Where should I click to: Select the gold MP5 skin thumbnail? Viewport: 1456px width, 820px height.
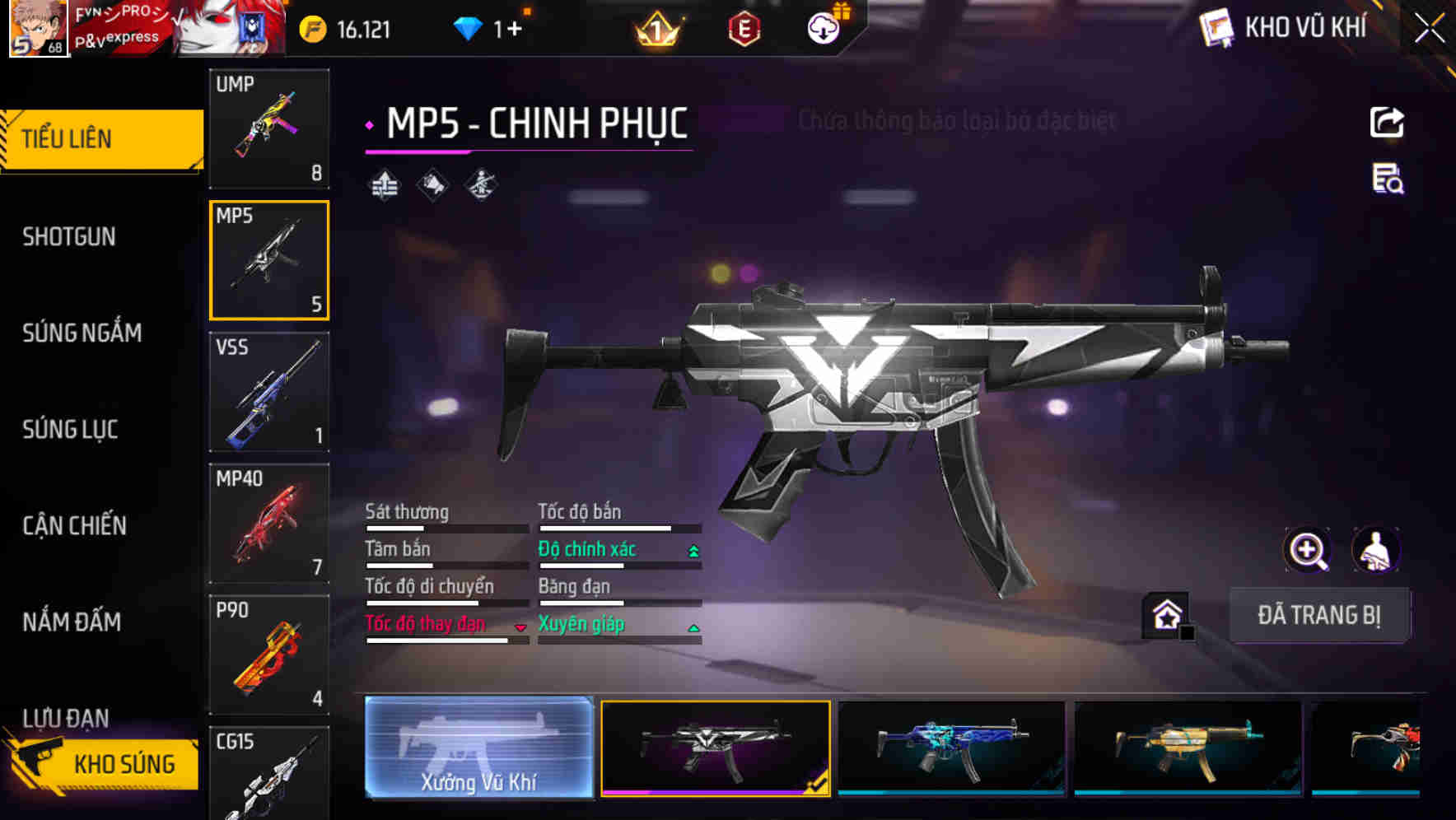[1188, 748]
